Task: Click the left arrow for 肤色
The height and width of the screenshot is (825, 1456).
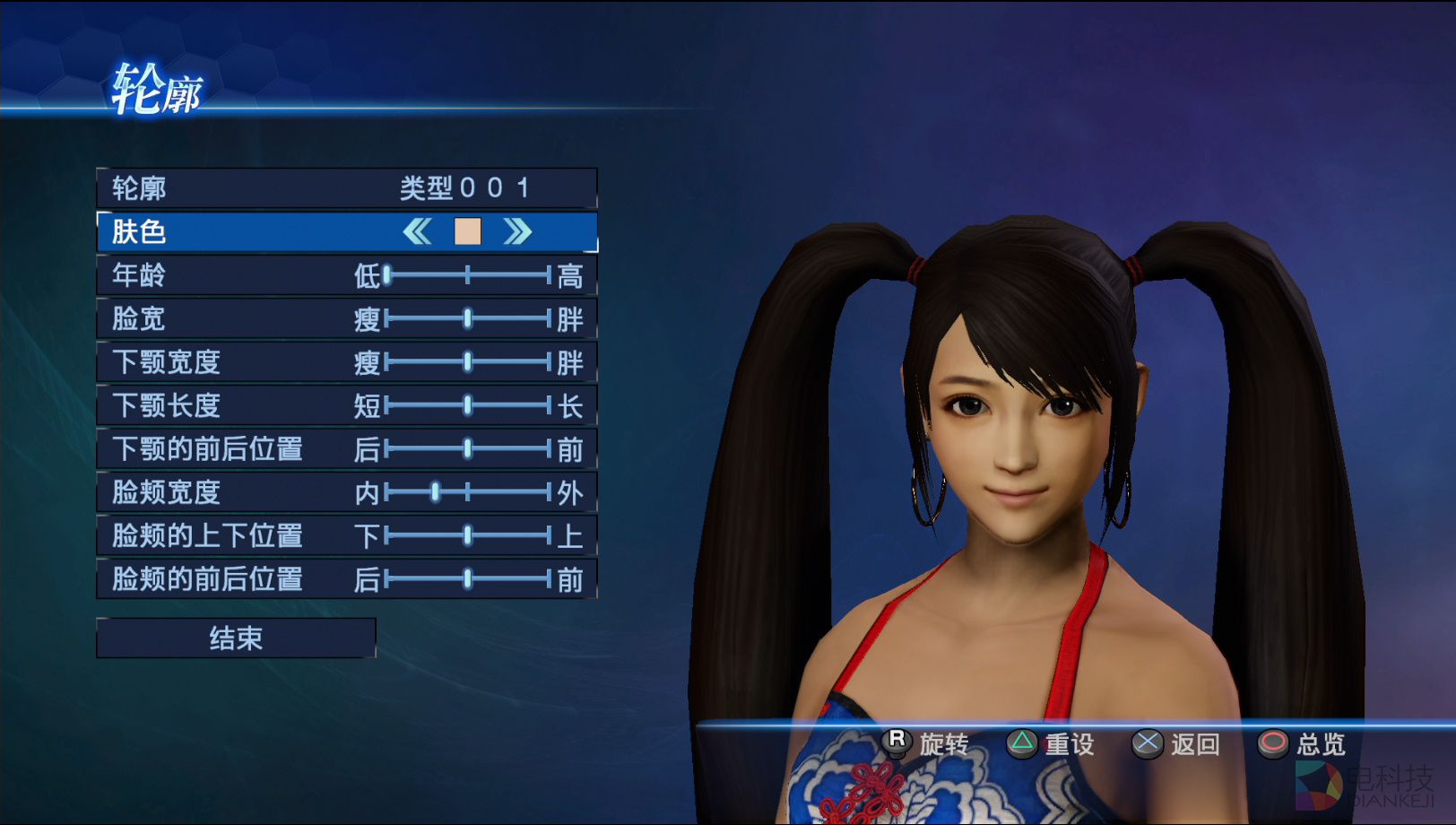Action: pos(417,232)
